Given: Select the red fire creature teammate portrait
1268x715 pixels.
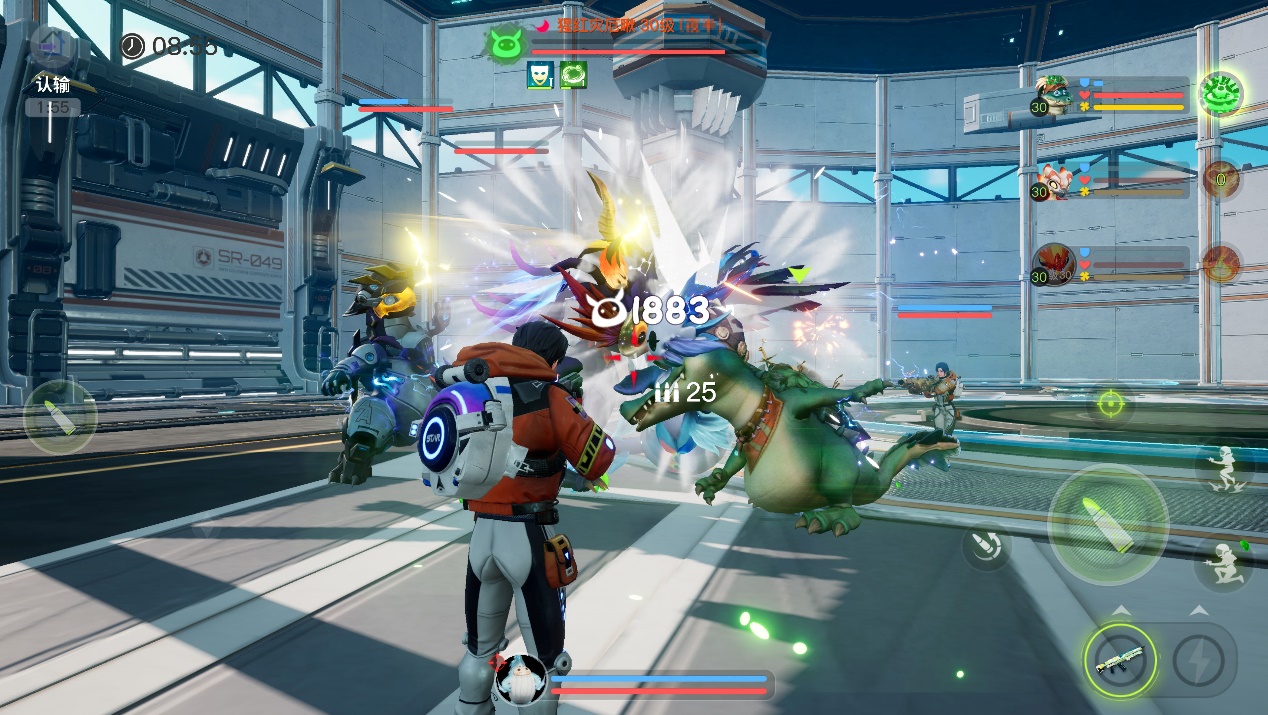Looking at the screenshot, I should [1052, 264].
